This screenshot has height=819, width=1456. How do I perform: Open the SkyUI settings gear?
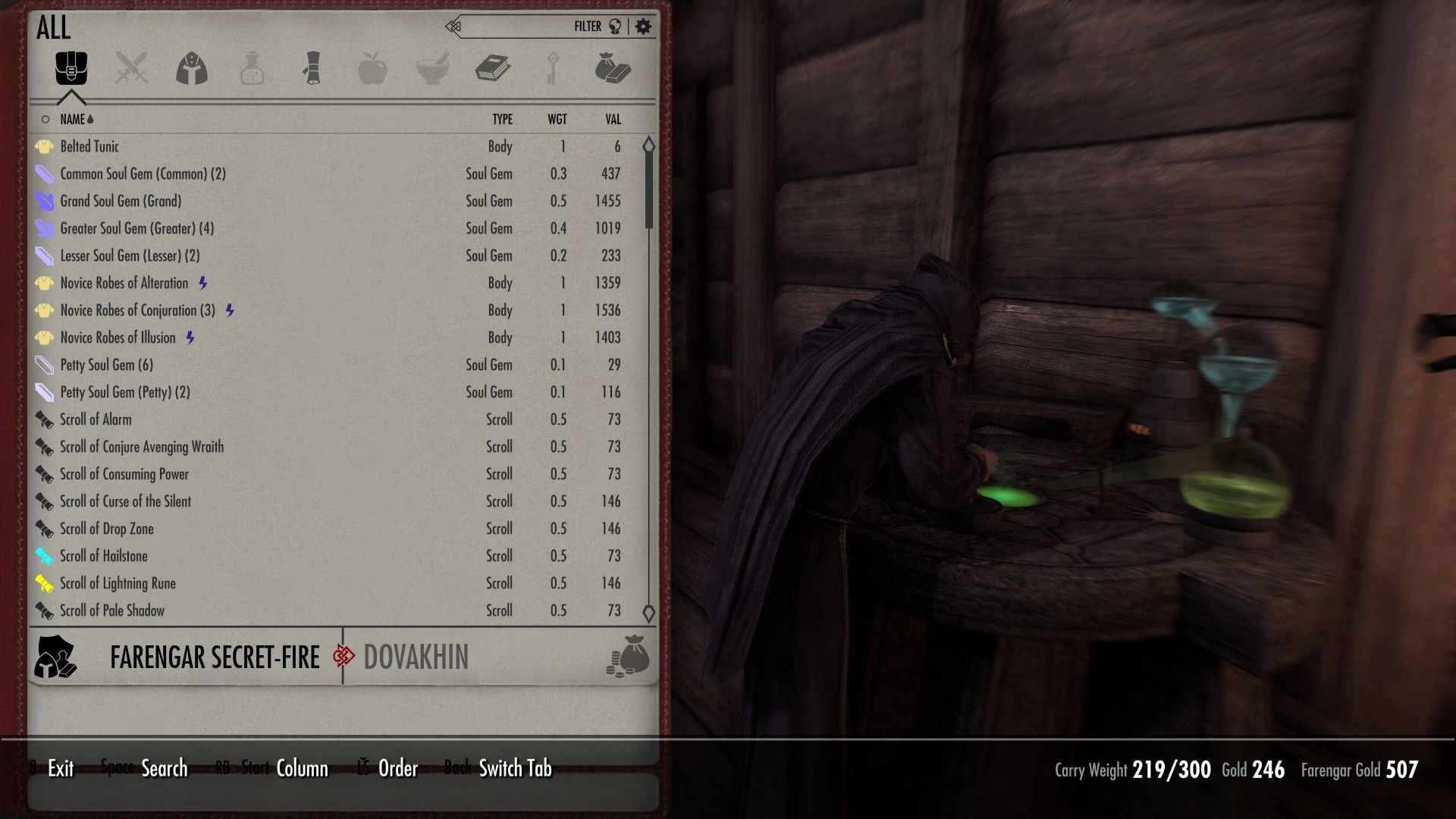(642, 25)
